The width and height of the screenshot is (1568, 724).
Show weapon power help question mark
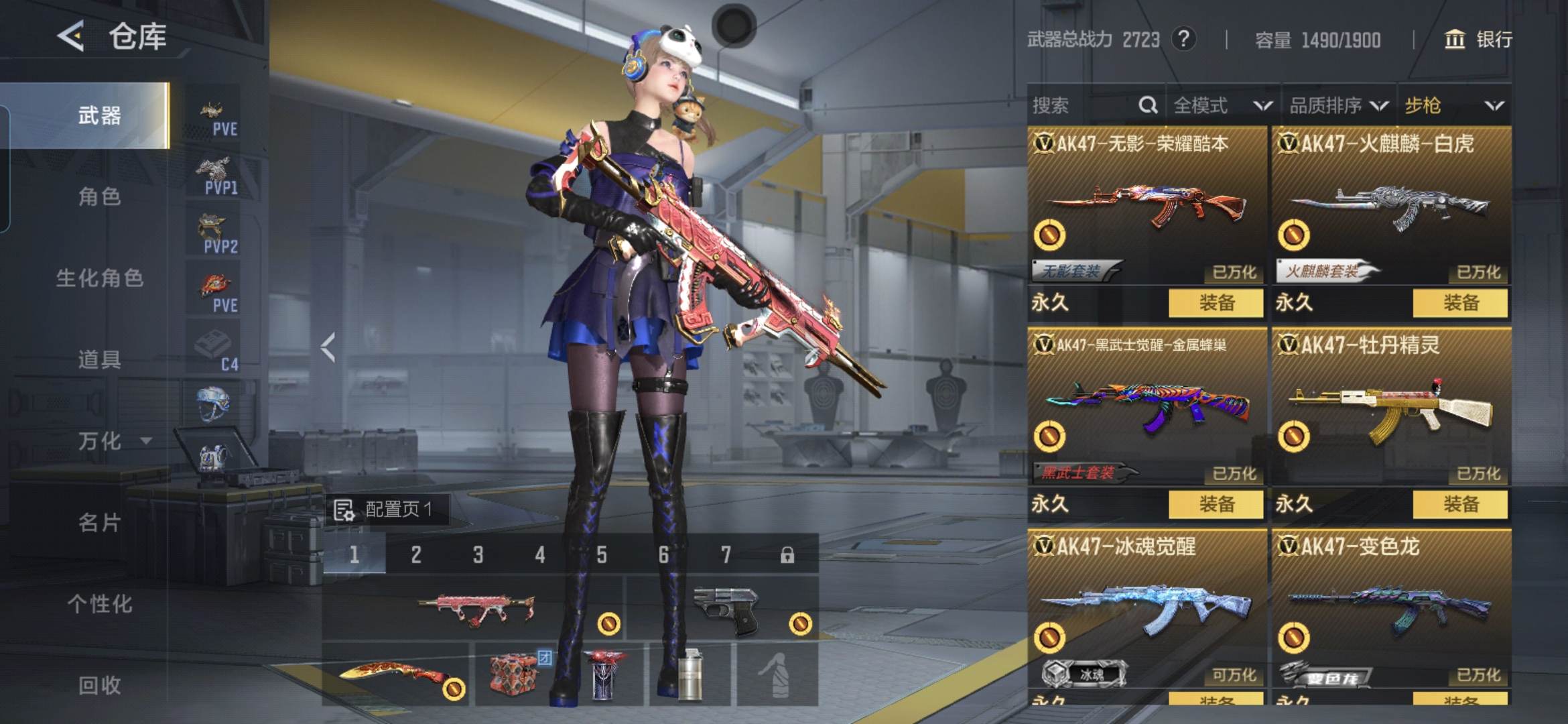[1184, 39]
